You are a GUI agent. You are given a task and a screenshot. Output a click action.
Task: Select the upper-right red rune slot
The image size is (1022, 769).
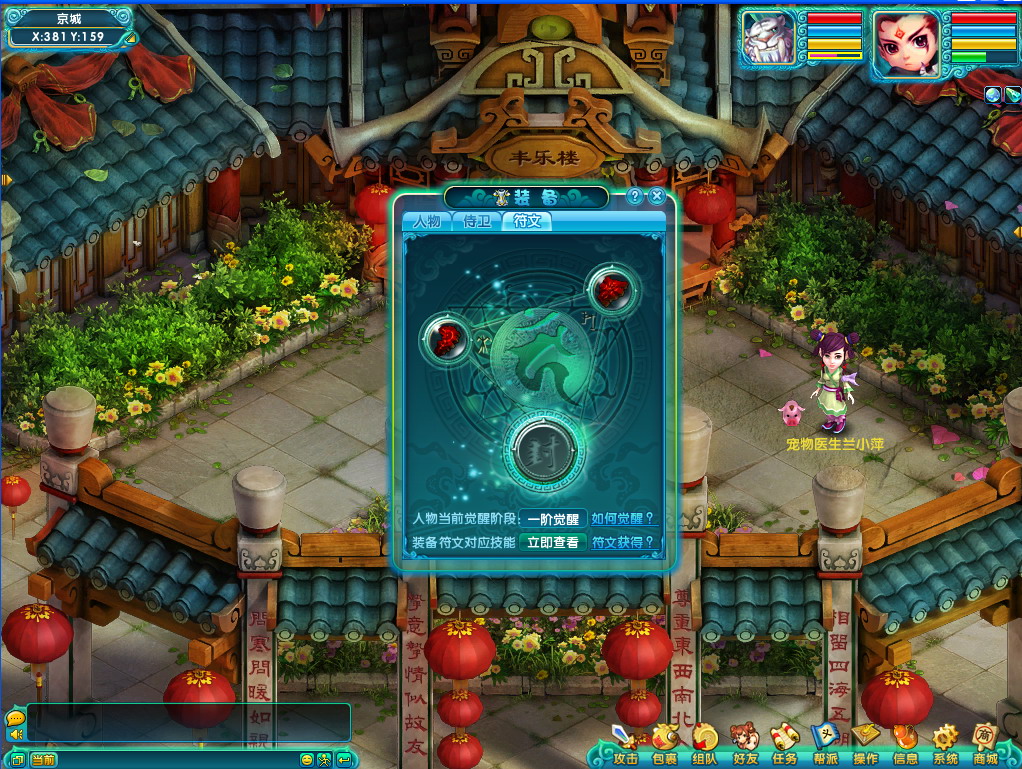coord(611,290)
